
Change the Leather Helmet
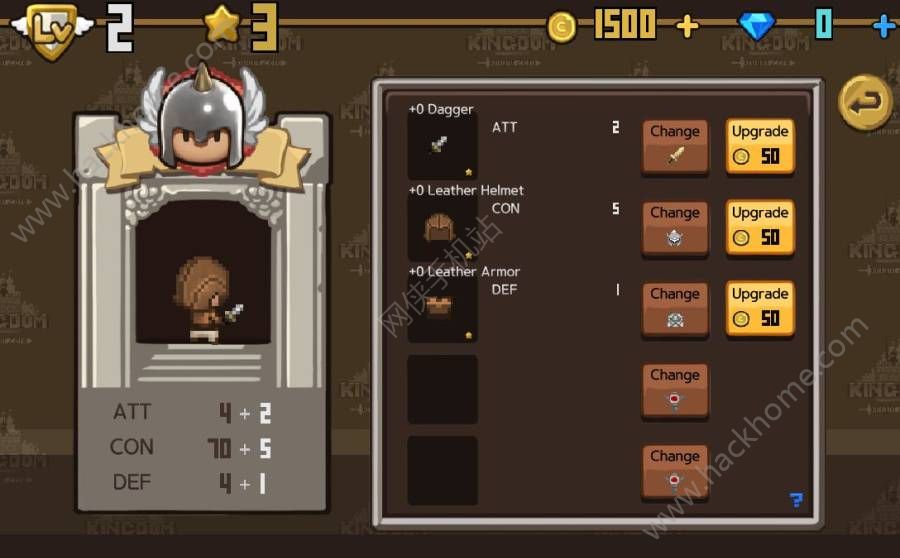675,227
